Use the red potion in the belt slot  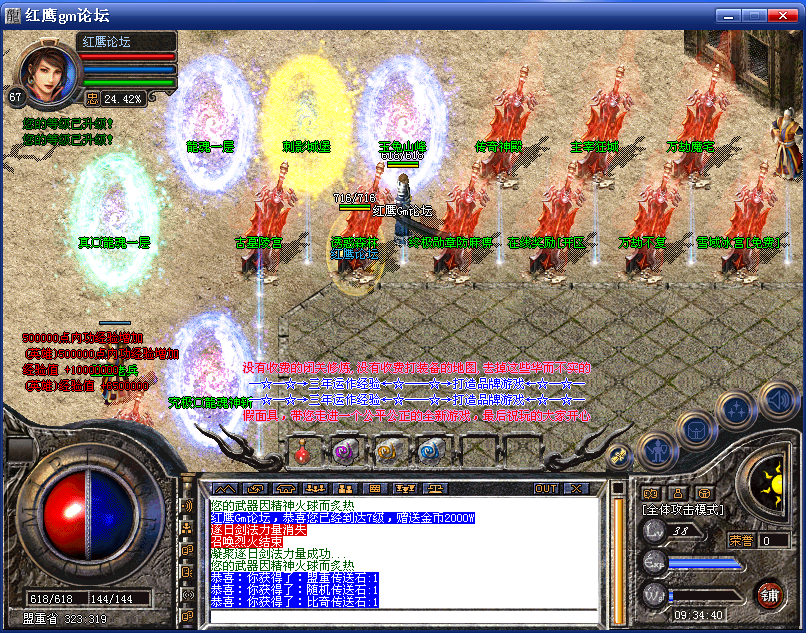[302, 452]
